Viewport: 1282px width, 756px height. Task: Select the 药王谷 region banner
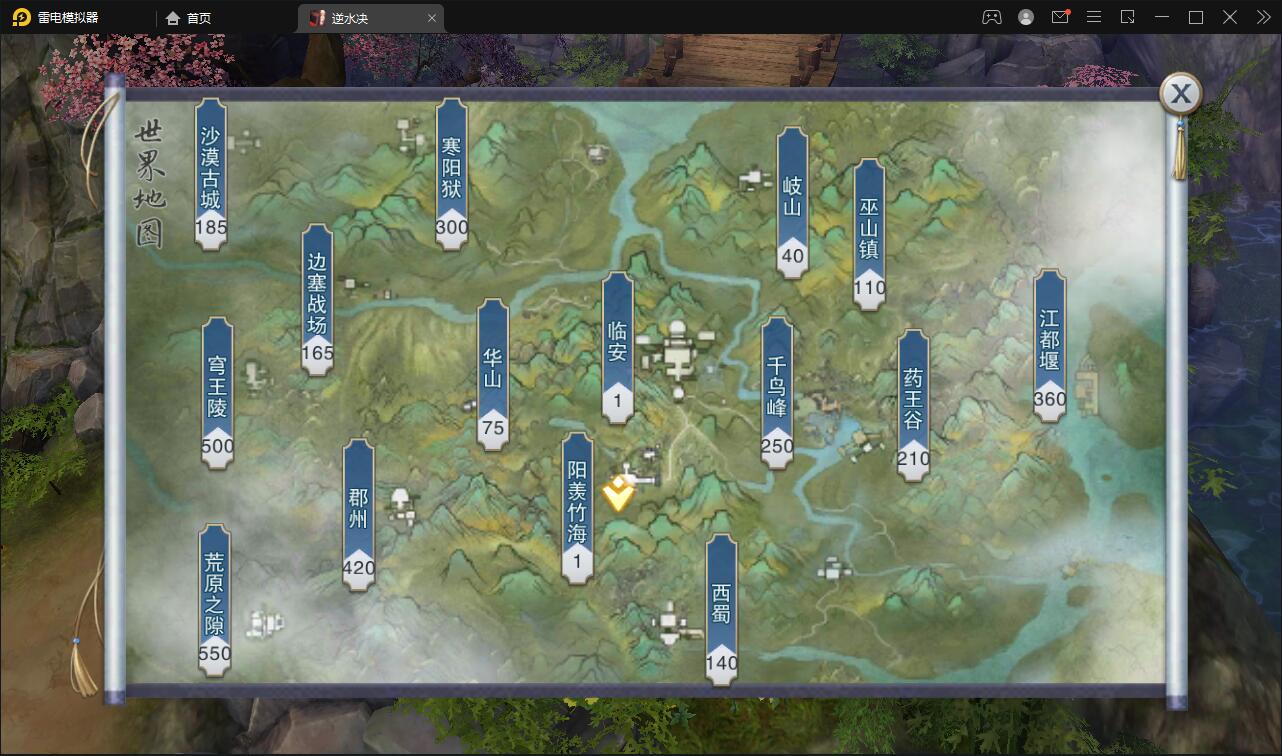tap(913, 404)
